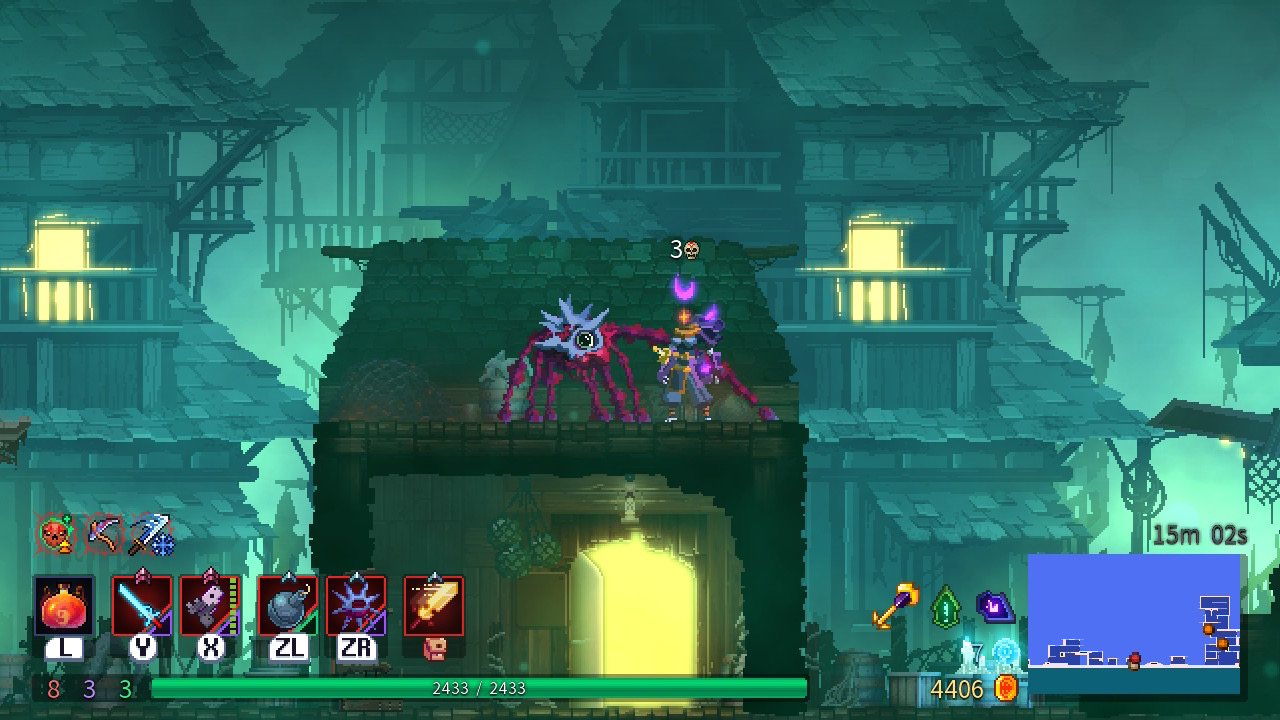Click the red pumpkin buff icon
Viewport: 1280px width, 720px height.
pyautogui.click(x=56, y=535)
